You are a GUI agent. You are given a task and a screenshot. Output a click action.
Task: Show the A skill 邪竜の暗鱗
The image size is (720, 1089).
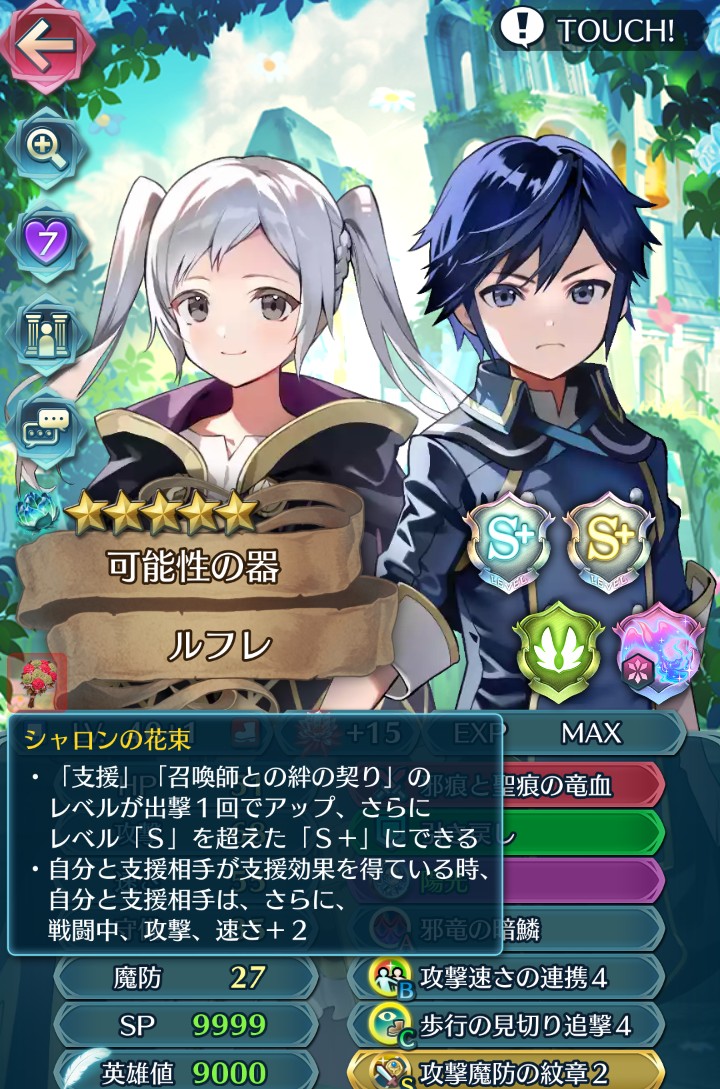coord(520,930)
